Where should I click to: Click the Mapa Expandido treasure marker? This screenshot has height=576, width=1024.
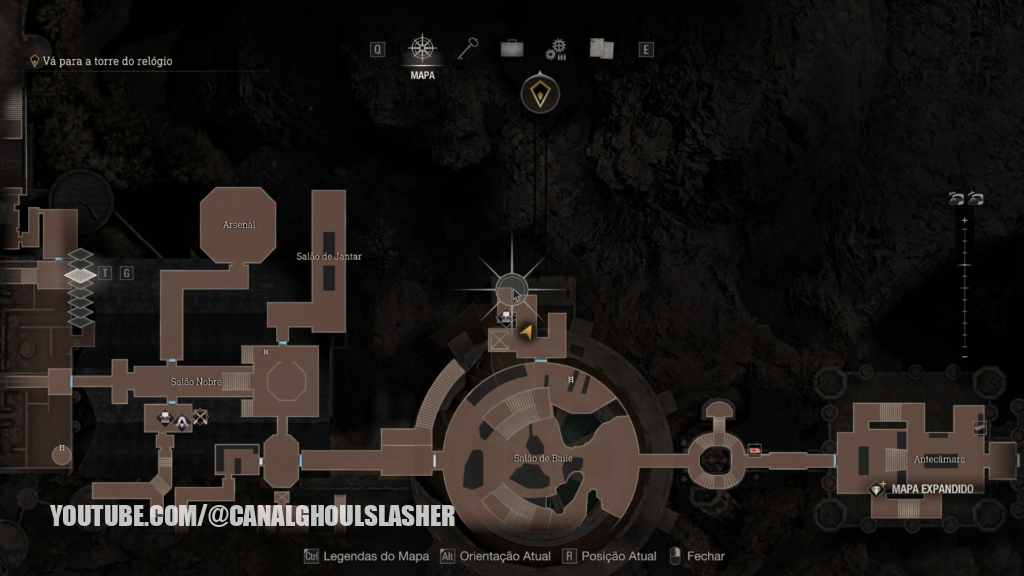pyautogui.click(x=878, y=488)
